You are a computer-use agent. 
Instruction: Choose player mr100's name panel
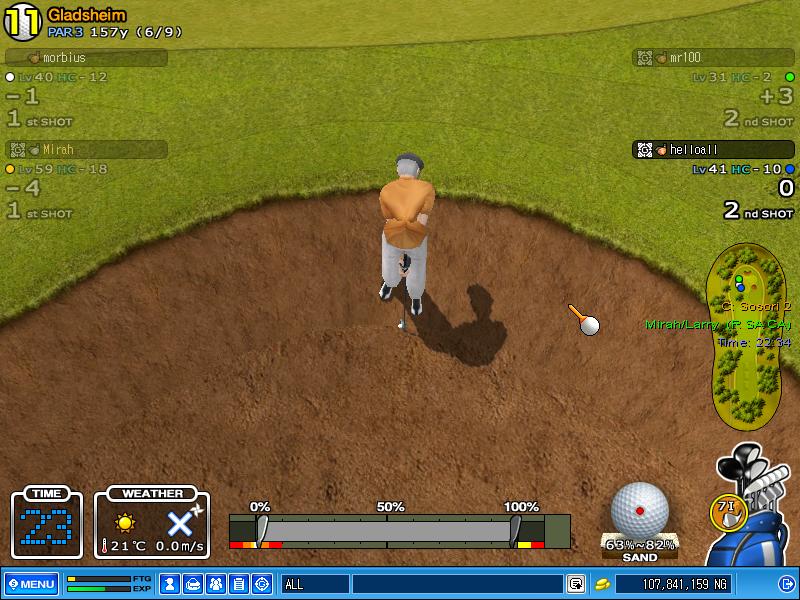714,58
